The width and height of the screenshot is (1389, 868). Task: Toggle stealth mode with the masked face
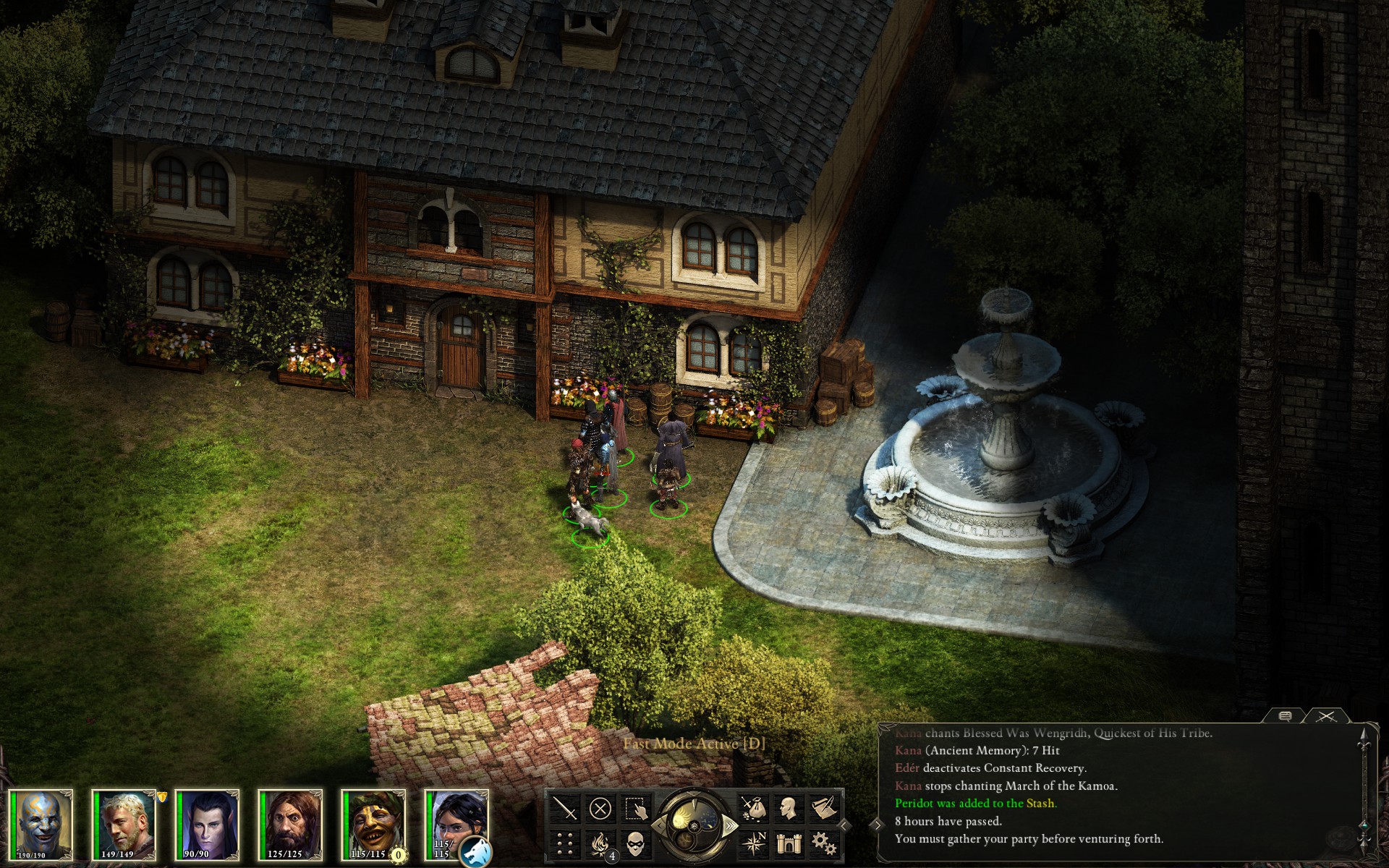pyautogui.click(x=635, y=843)
